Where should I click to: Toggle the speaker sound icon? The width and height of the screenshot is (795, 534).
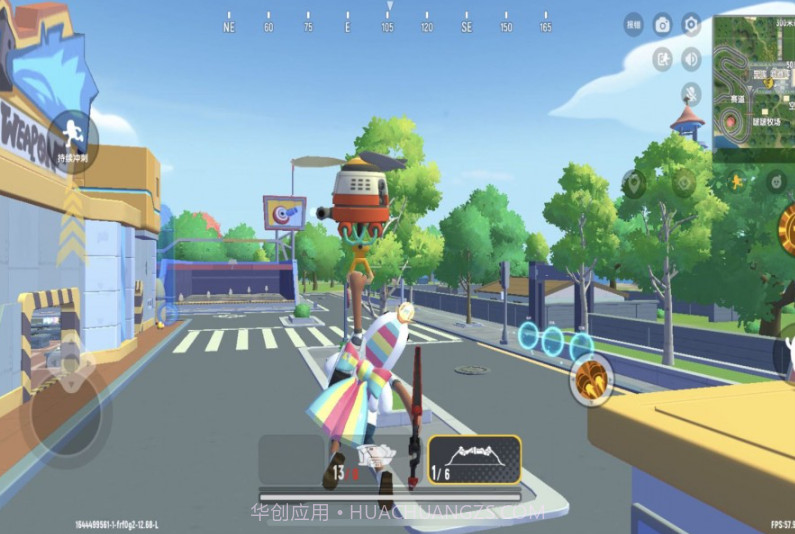691,59
